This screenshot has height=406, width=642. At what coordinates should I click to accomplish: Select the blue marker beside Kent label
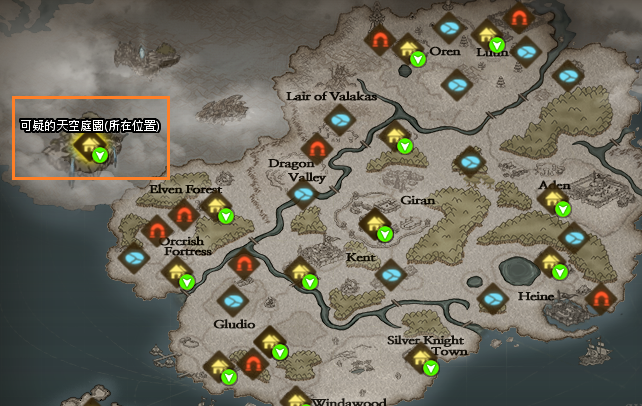pyautogui.click(x=390, y=271)
